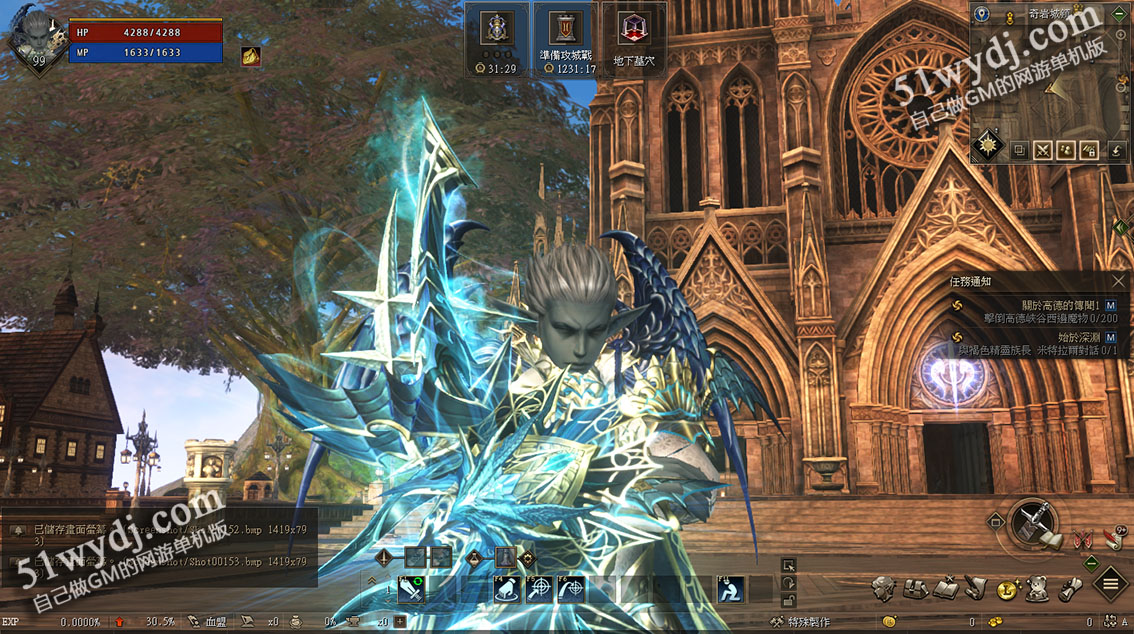Toggle the hotbar lock button
Viewport: 1134px width, 634px height.
[789, 599]
